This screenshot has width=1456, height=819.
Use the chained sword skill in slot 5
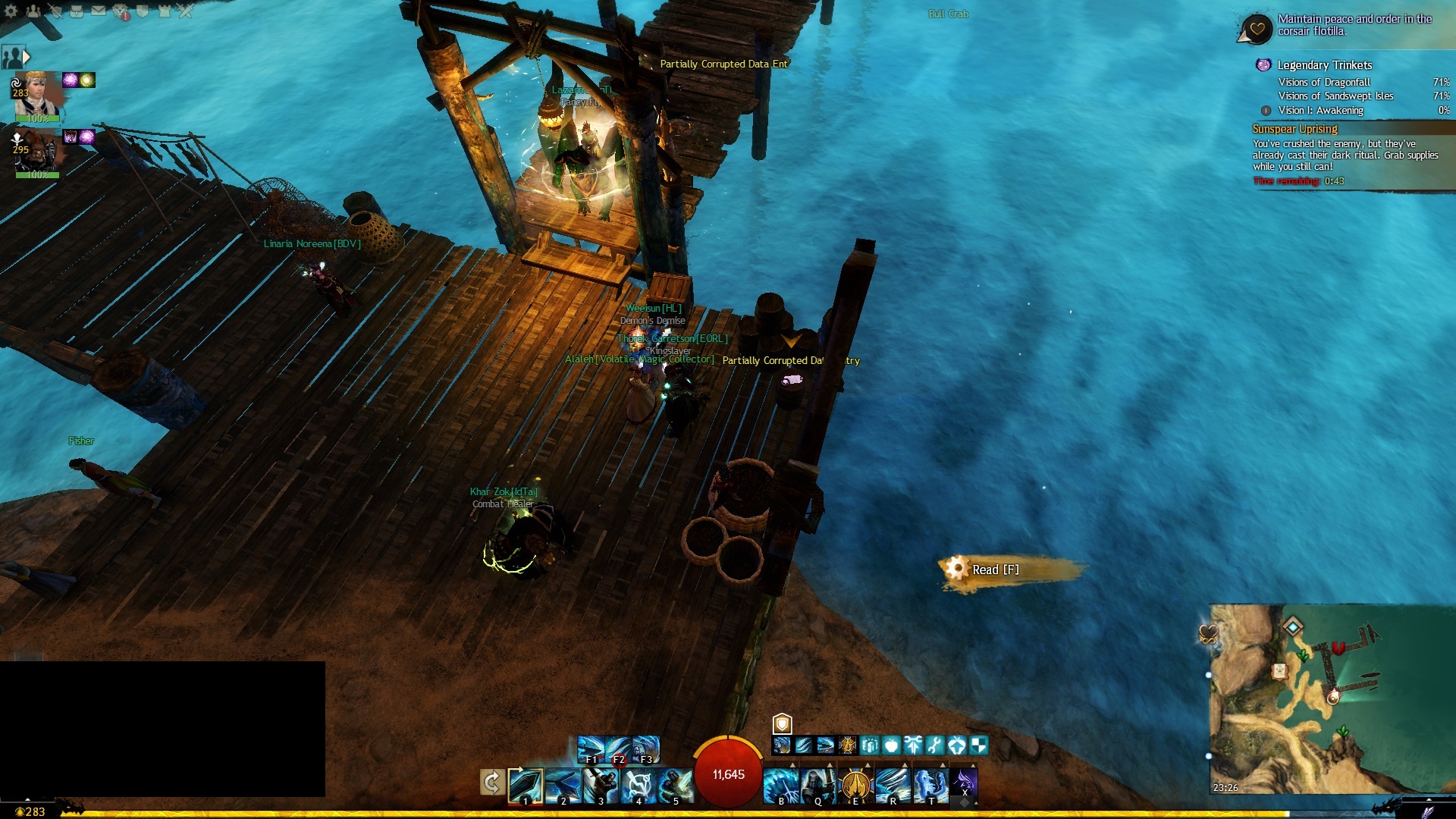675,786
